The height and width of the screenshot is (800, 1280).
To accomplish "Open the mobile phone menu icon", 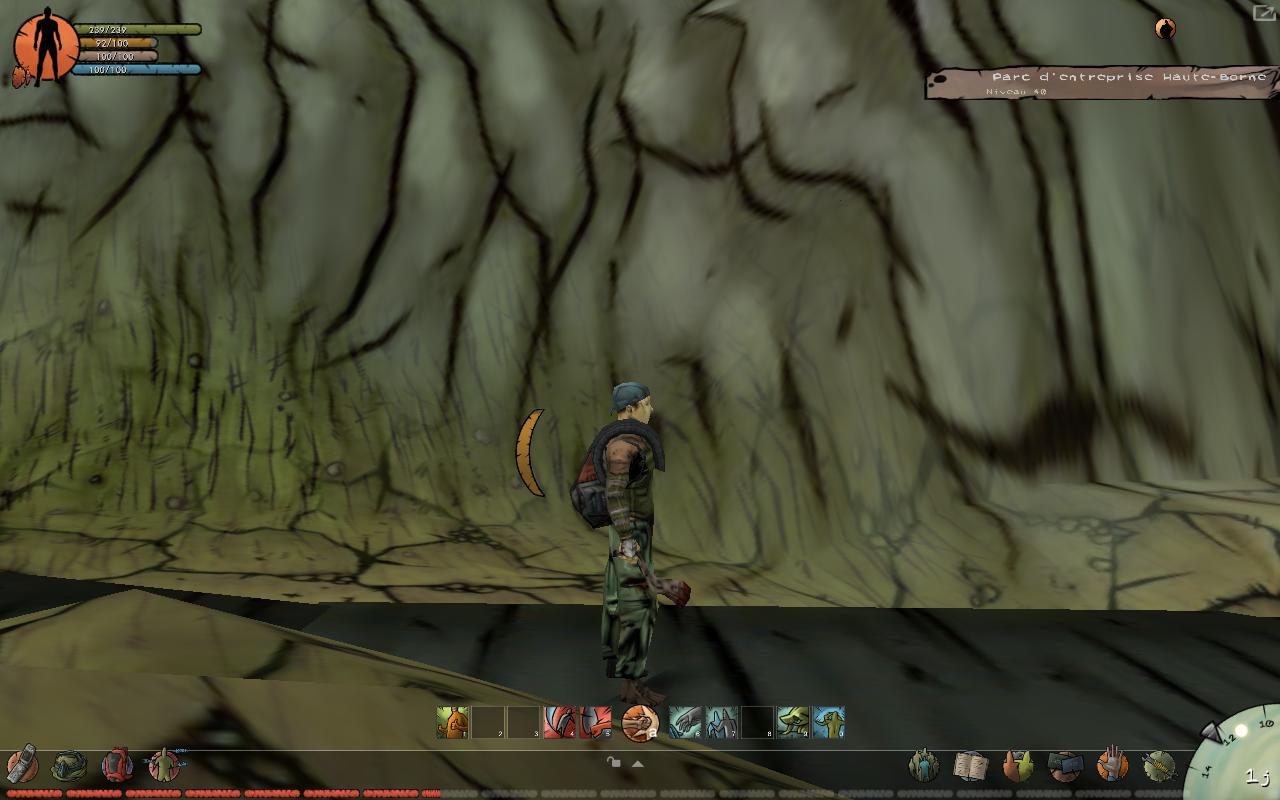I will pos(23,765).
